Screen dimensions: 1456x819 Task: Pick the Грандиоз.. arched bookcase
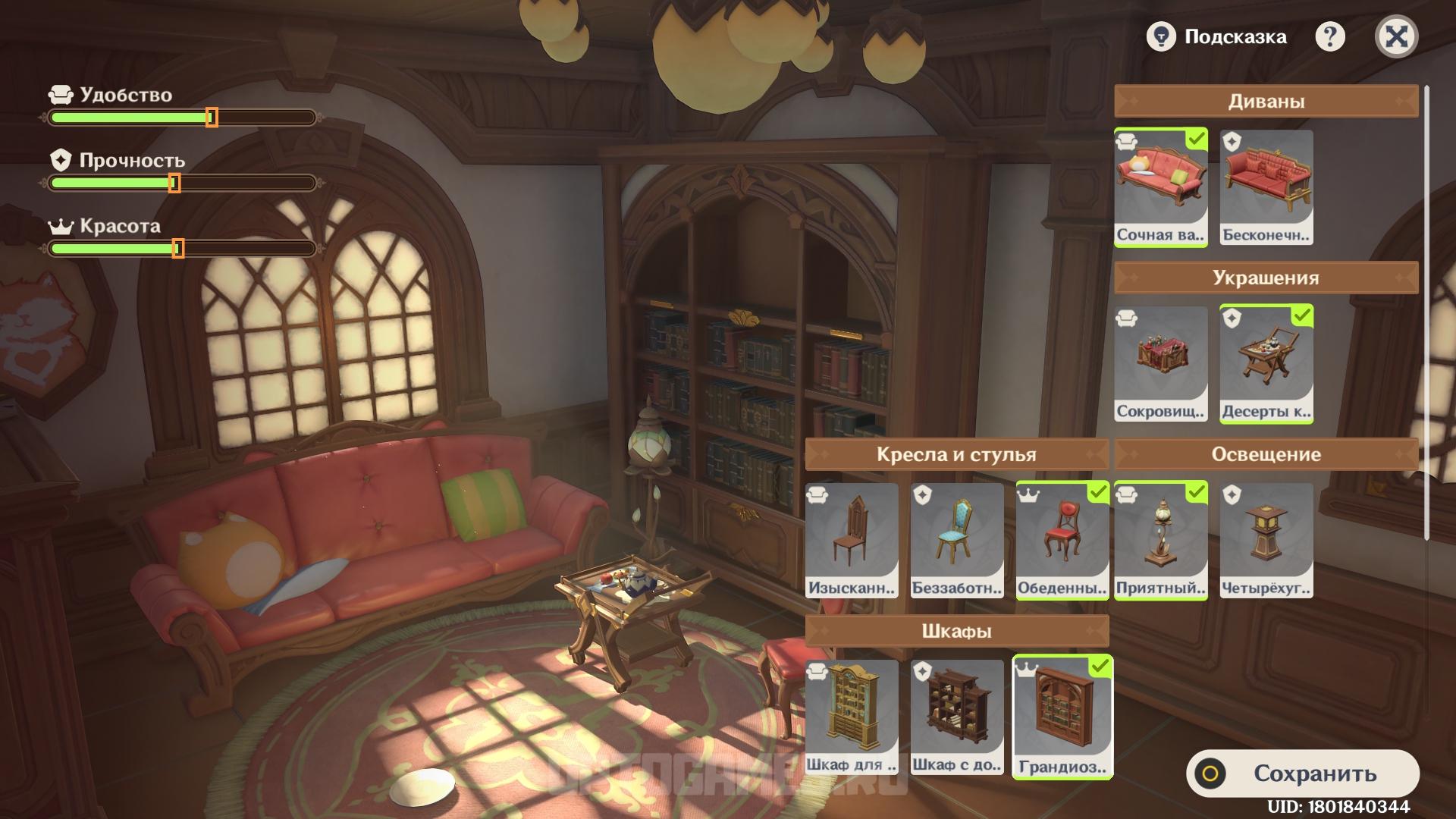point(1062,717)
